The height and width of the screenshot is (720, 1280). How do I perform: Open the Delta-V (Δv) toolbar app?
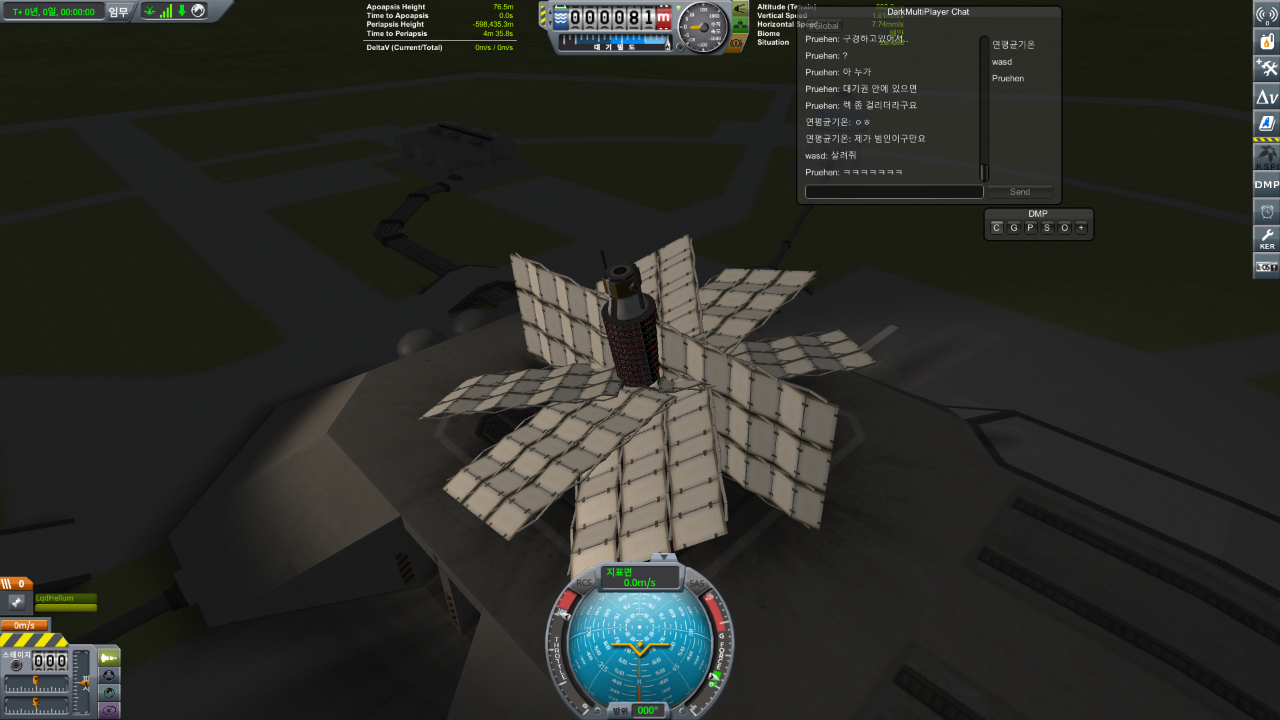1267,97
